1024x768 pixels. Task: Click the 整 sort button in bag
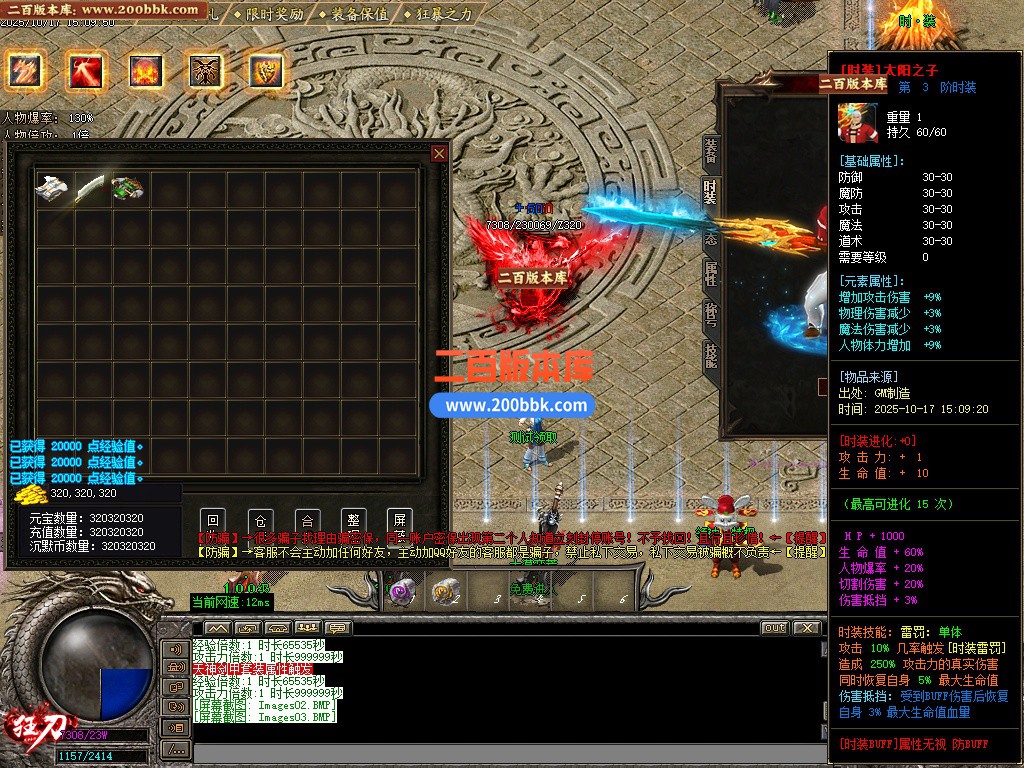(x=353, y=520)
